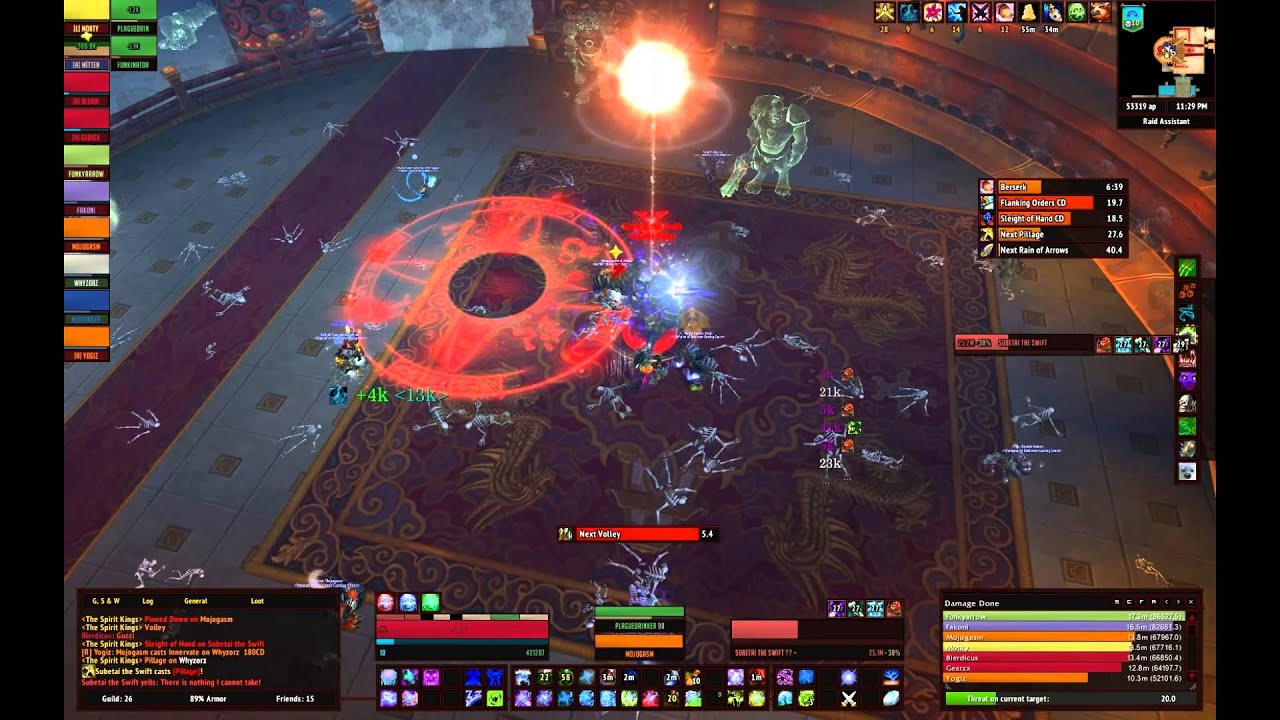Click the crossed swords action button
This screenshot has width=1280, height=720.
[849, 698]
